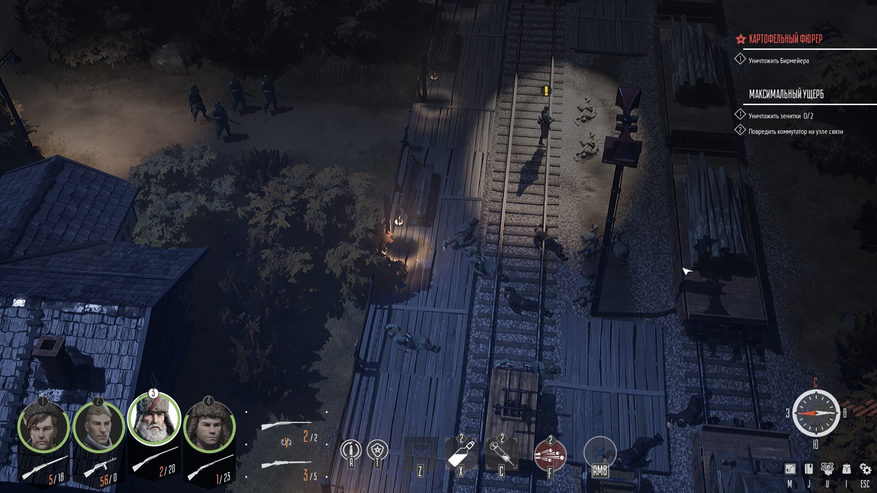Click the compass dial
Image resolution: width=877 pixels, height=493 pixels.
pos(815,412)
